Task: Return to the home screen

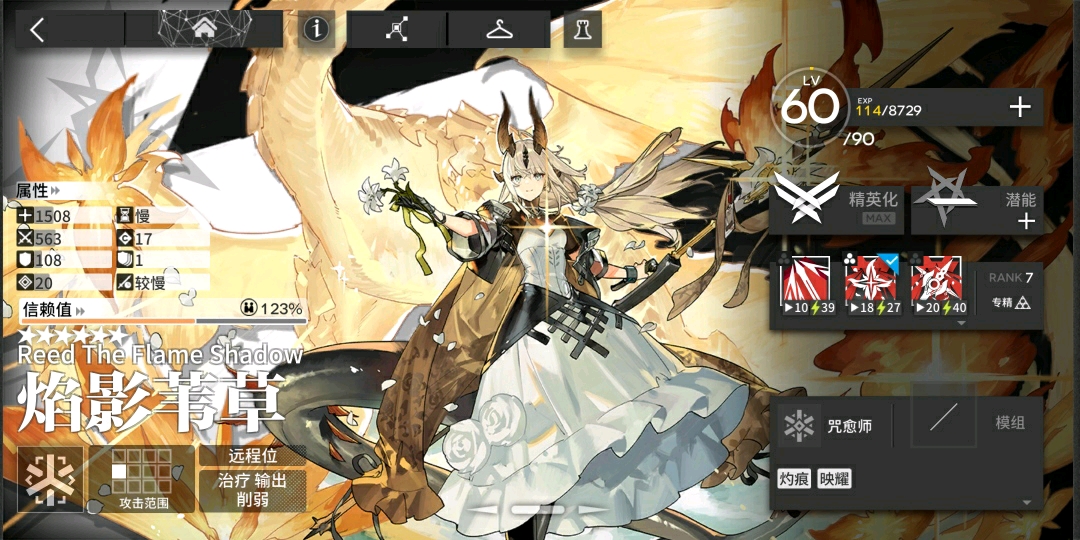Action: coord(204,30)
